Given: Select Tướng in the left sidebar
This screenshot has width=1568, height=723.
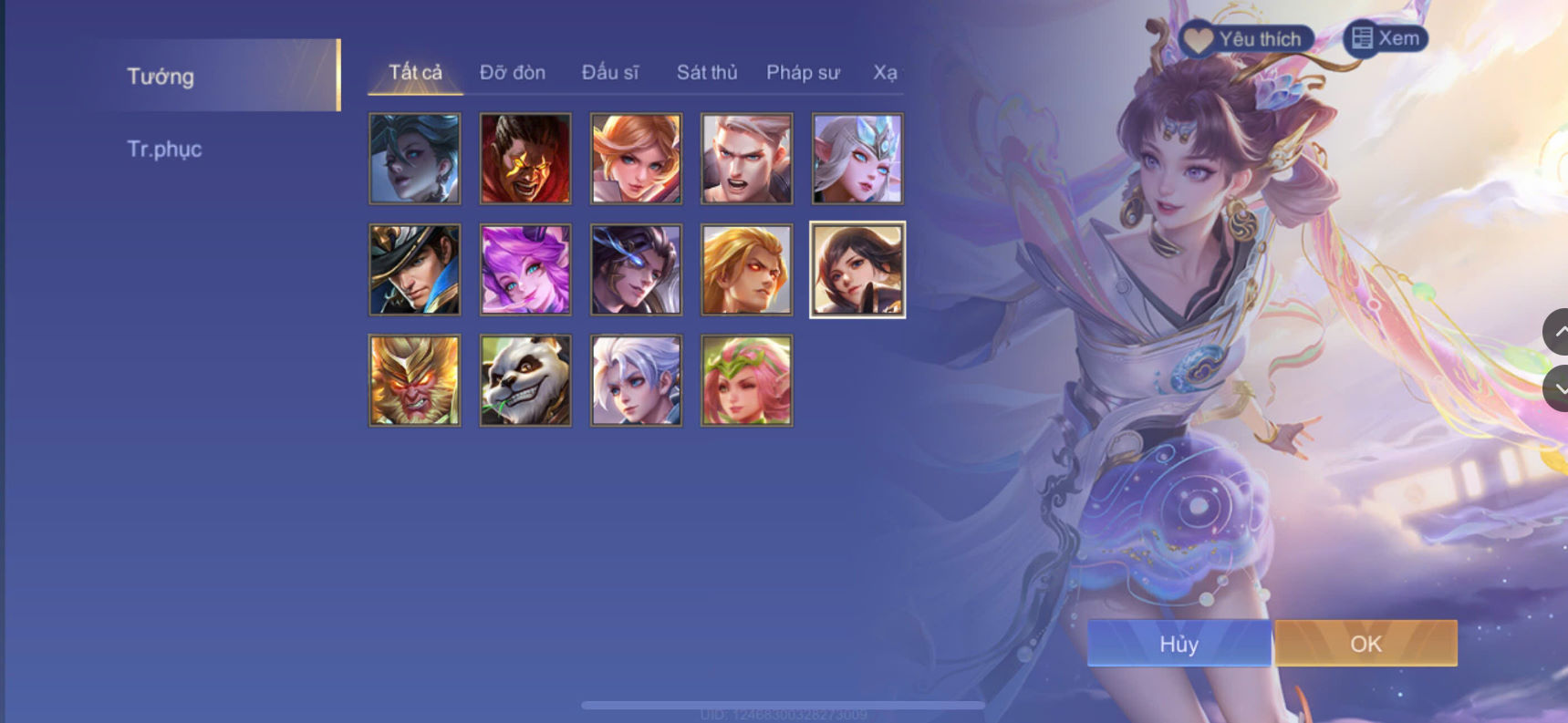Looking at the screenshot, I should 161,77.
